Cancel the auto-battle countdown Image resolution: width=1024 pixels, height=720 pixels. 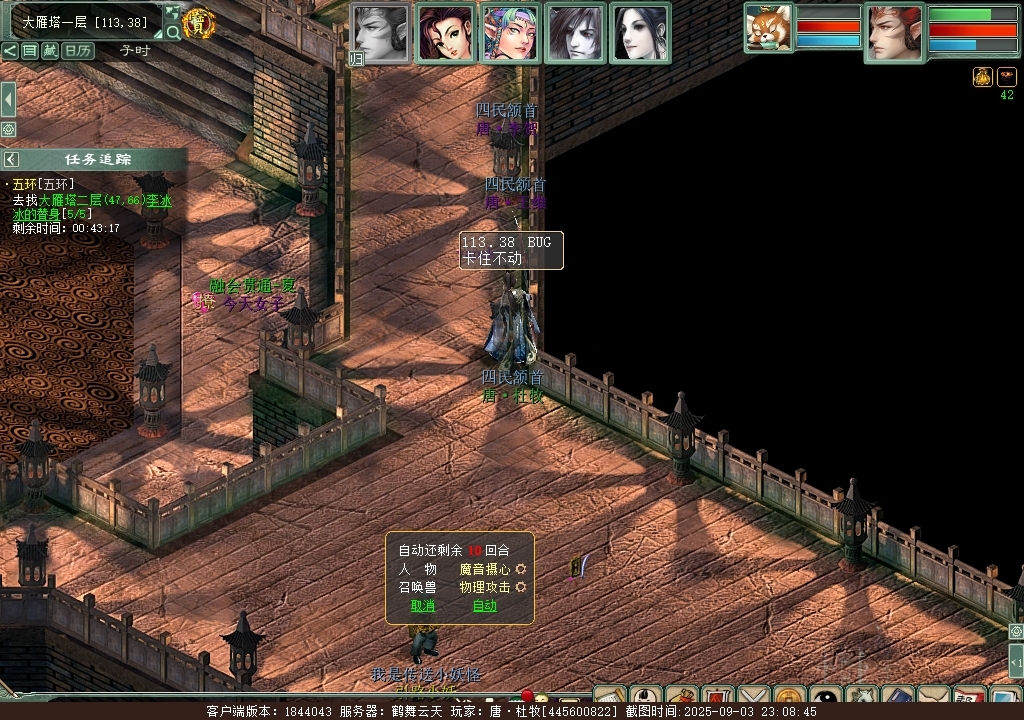click(x=423, y=606)
